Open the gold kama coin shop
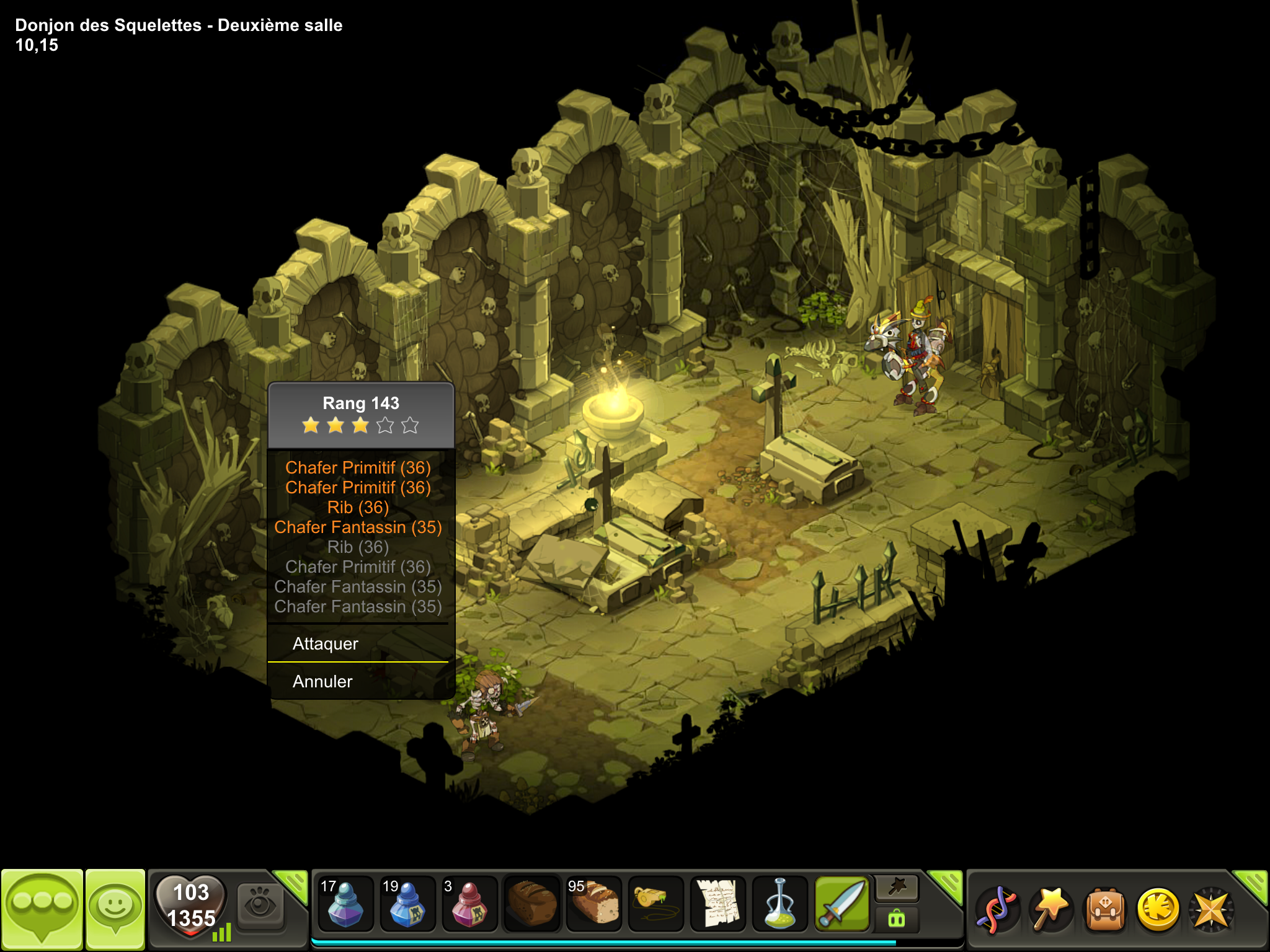 (1158, 910)
